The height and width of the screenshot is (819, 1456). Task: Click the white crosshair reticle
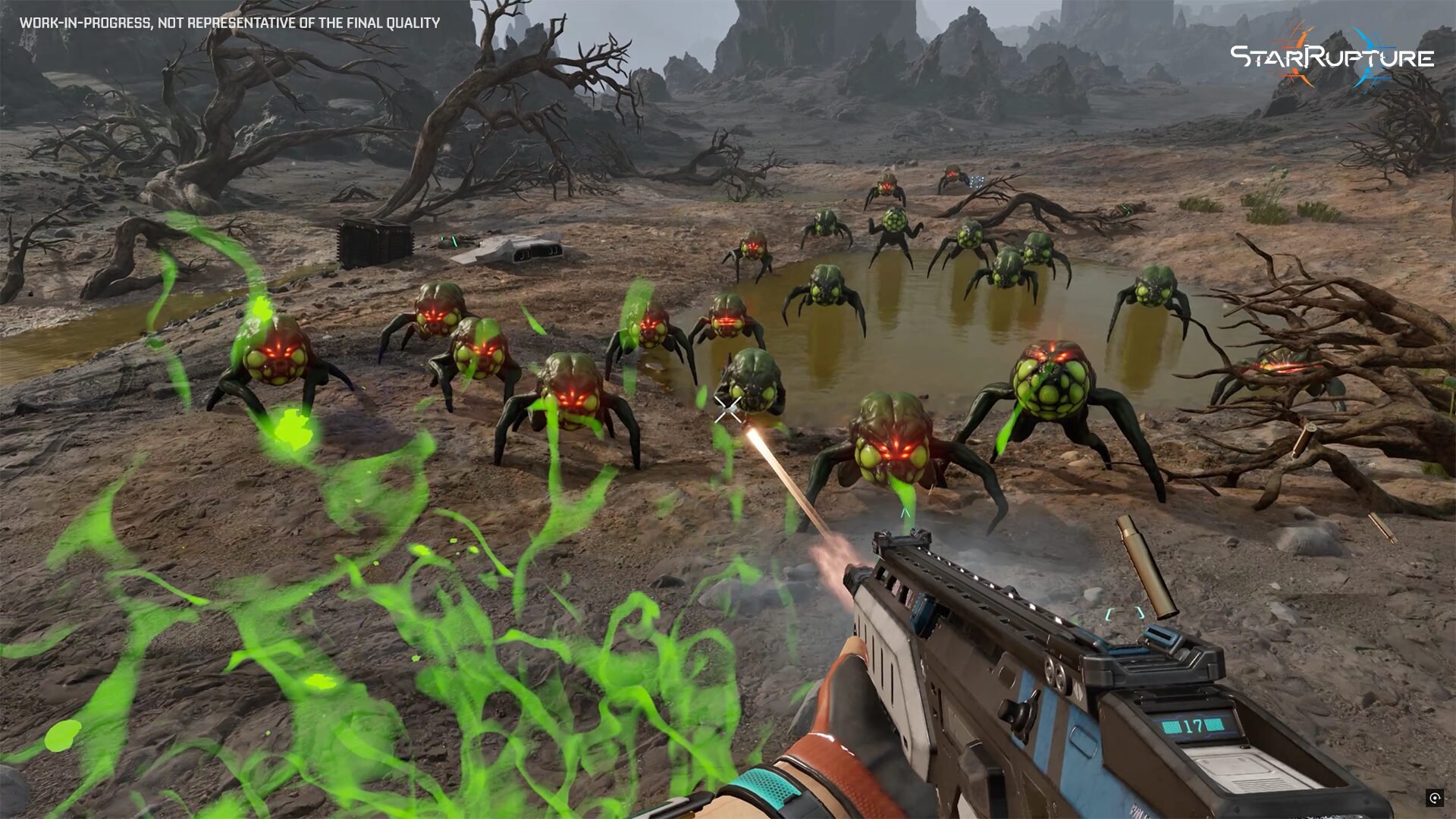tap(726, 409)
